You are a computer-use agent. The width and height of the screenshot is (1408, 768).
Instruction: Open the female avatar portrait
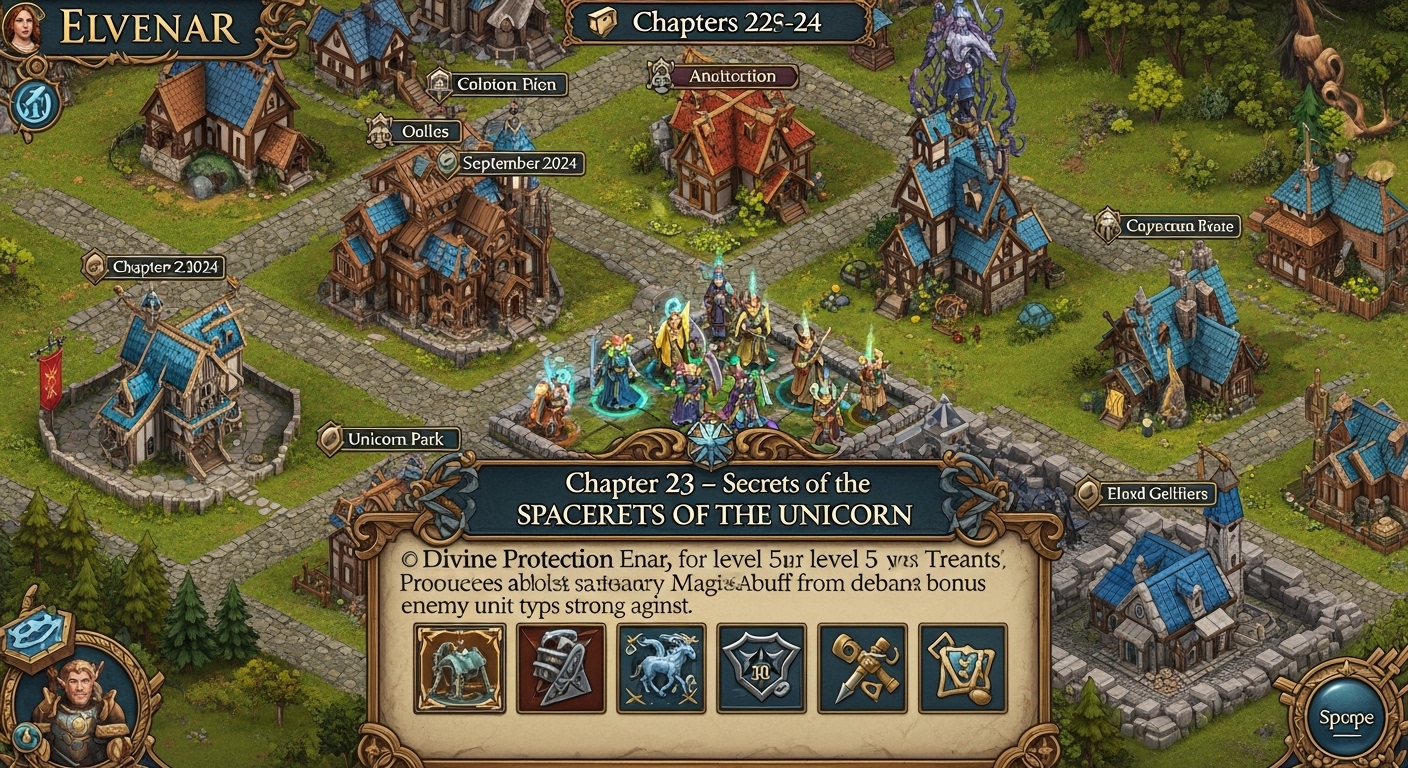(25, 25)
